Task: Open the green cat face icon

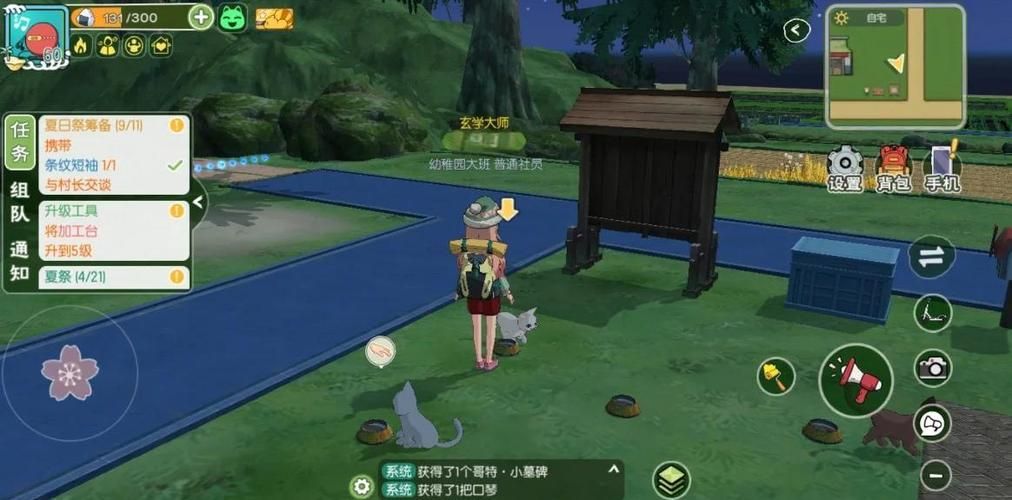Action: 232,17
